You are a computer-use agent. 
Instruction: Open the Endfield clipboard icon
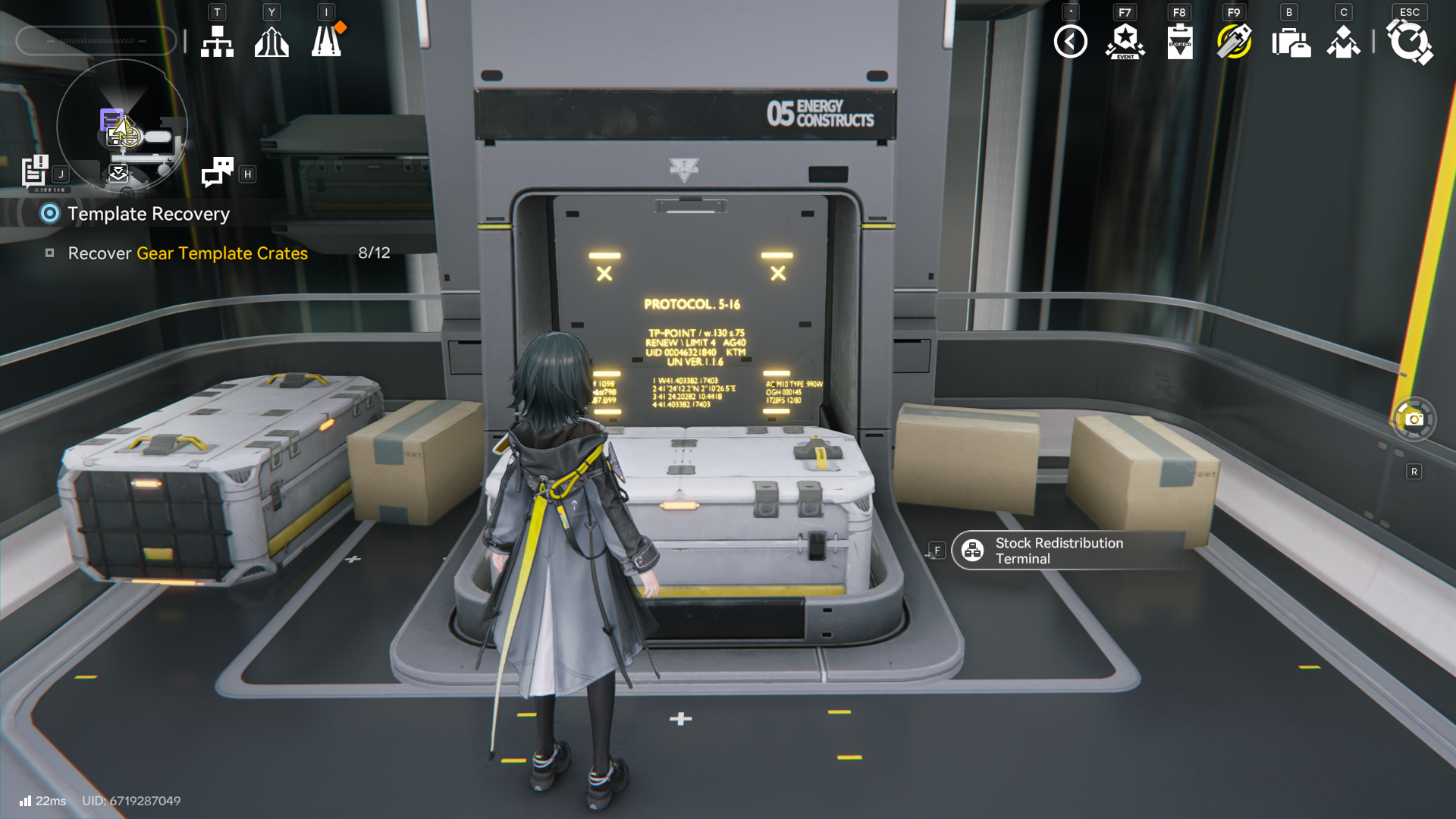click(x=1180, y=42)
